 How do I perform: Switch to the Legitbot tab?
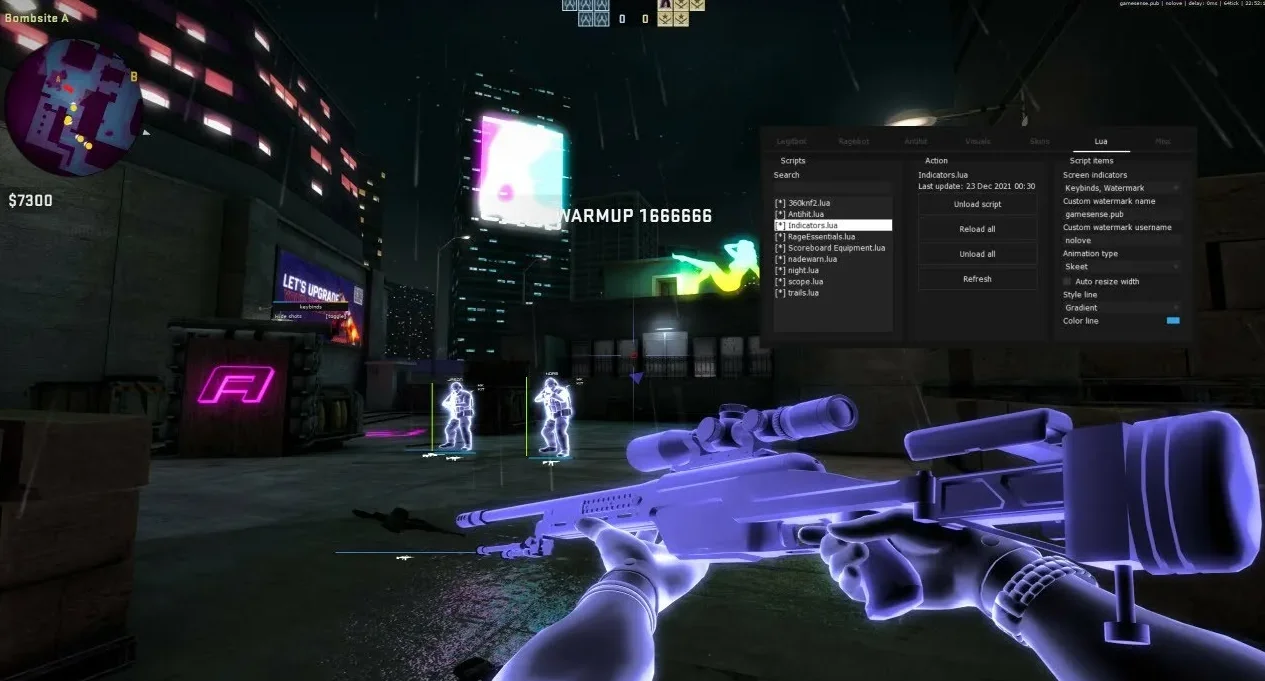[x=791, y=142]
